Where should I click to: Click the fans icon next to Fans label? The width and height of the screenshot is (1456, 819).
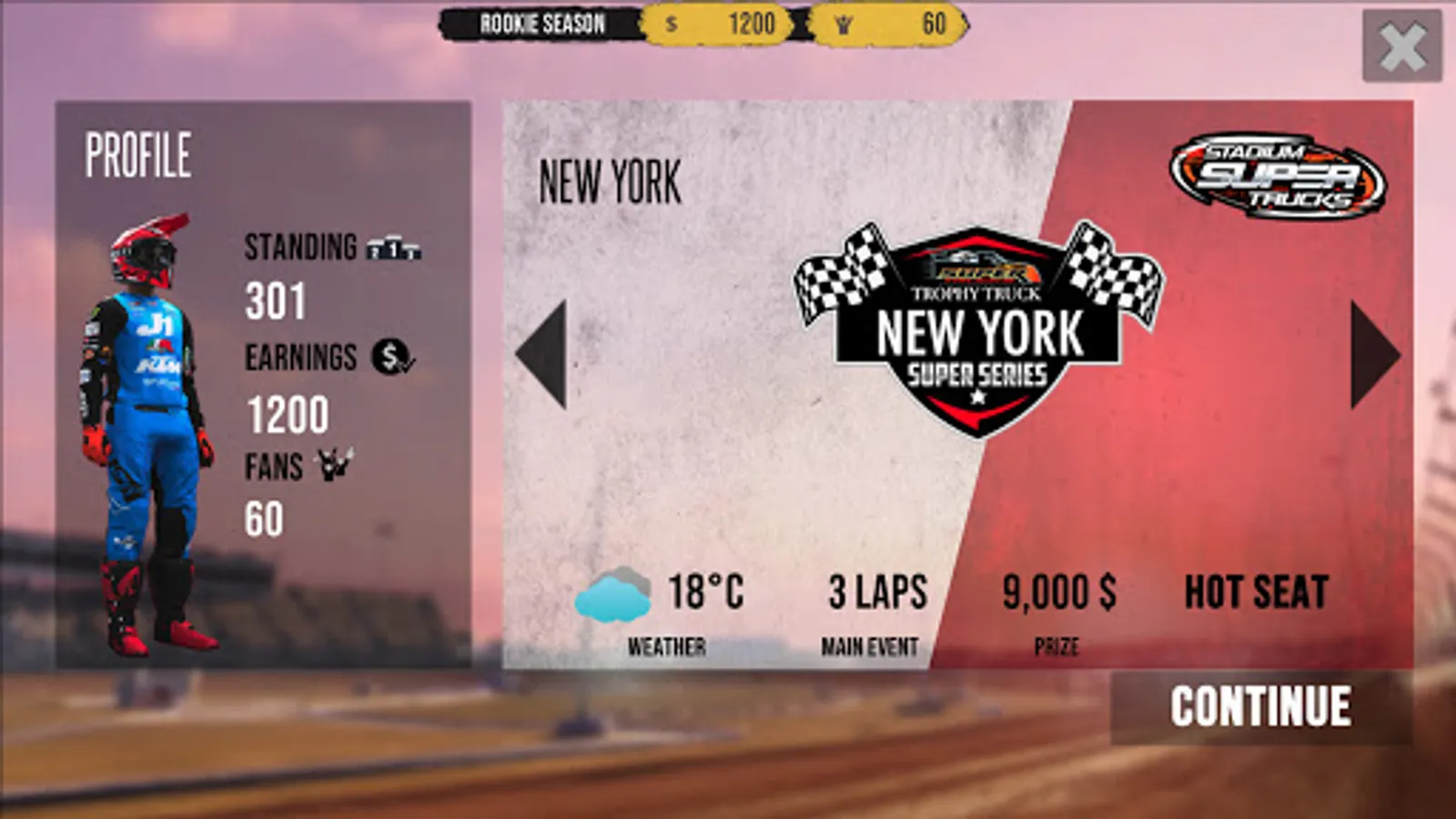(333, 466)
